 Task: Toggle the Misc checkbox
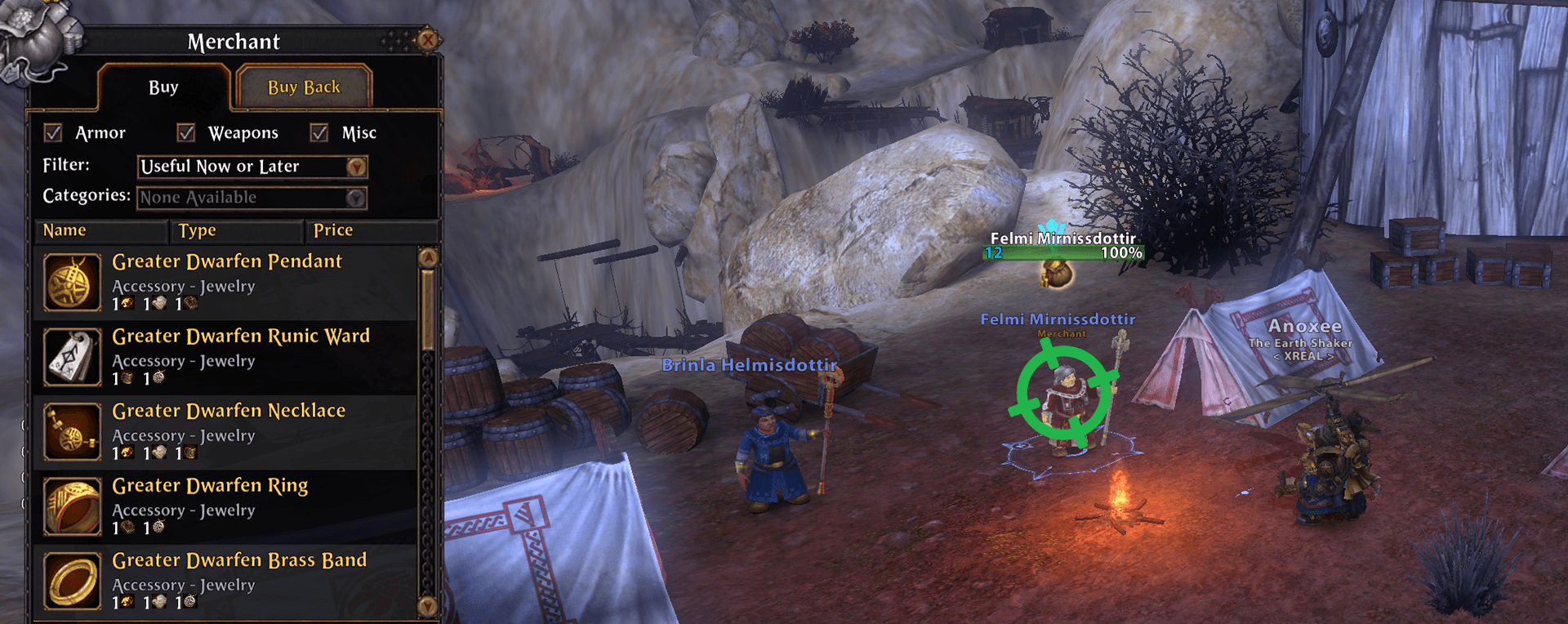(x=319, y=132)
